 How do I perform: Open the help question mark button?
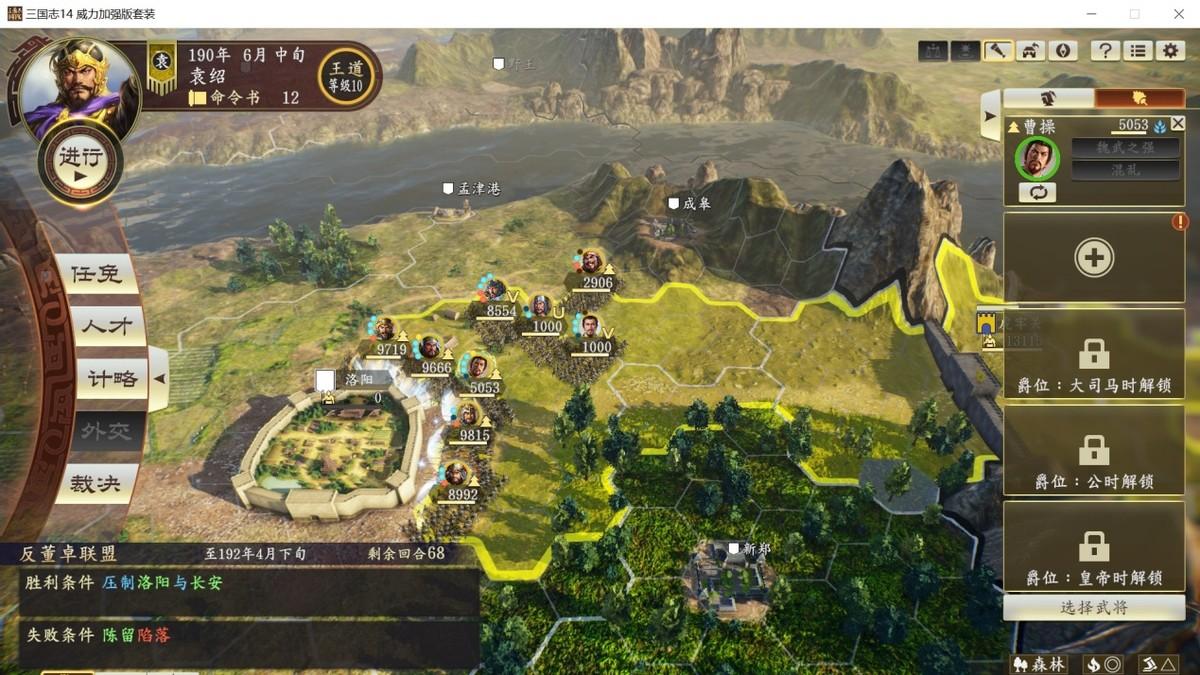1105,51
